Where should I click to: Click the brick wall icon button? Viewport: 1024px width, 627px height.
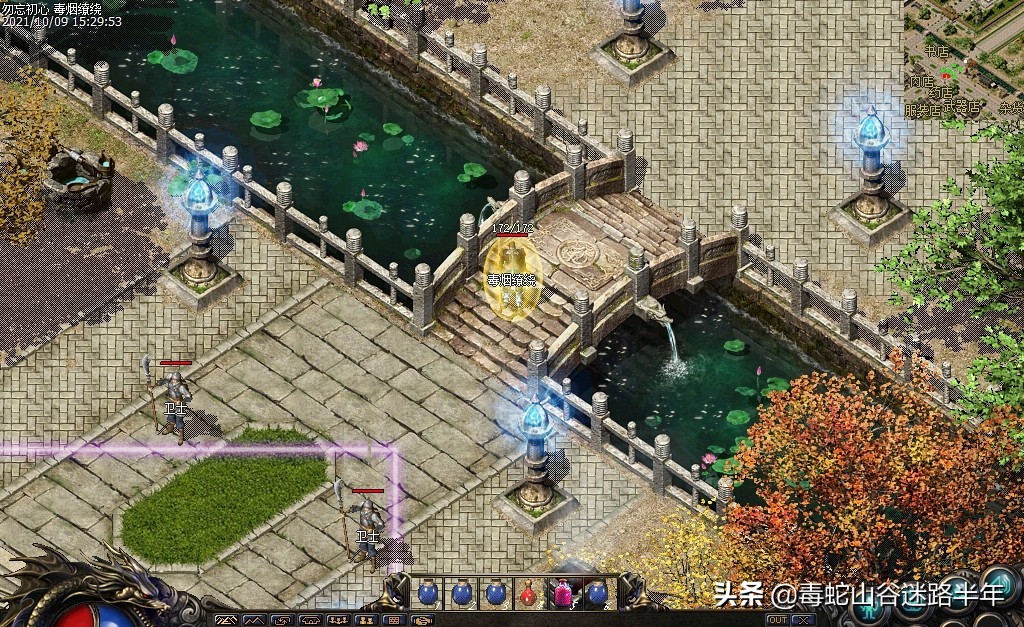[394, 620]
